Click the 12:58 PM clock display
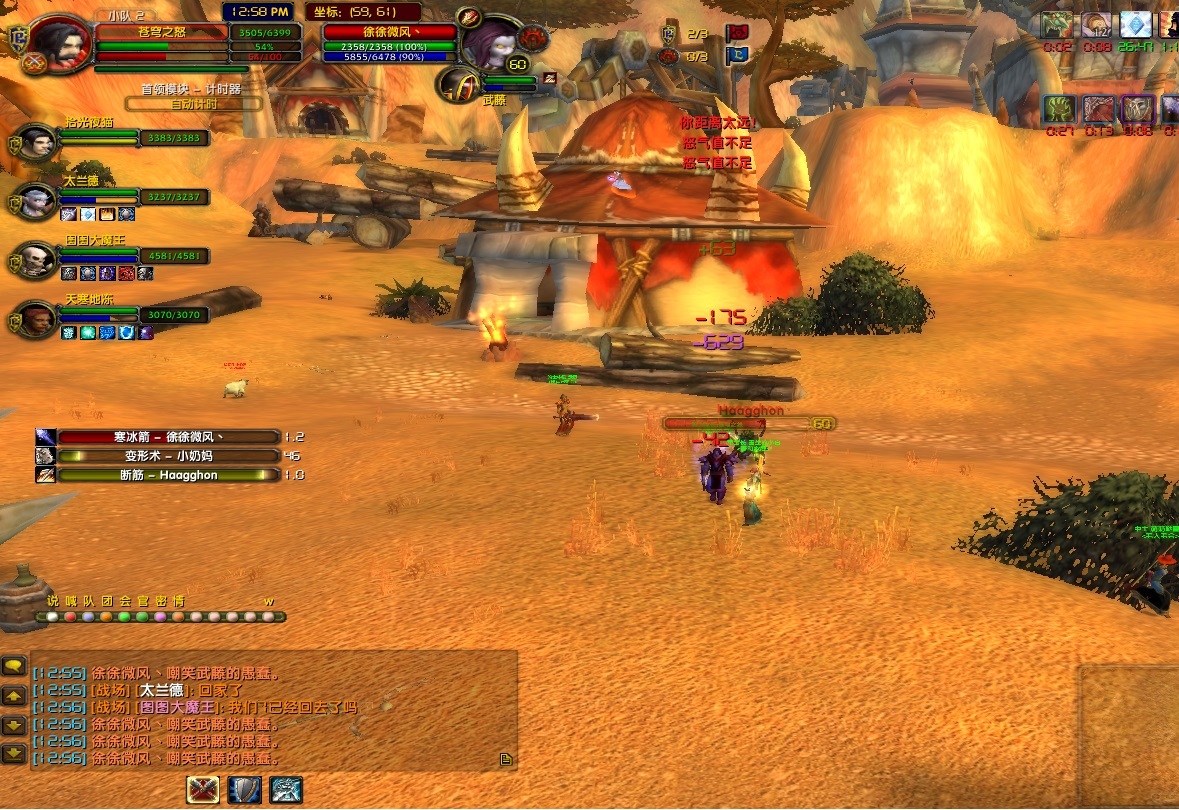This screenshot has width=1179, height=810. click(x=258, y=12)
